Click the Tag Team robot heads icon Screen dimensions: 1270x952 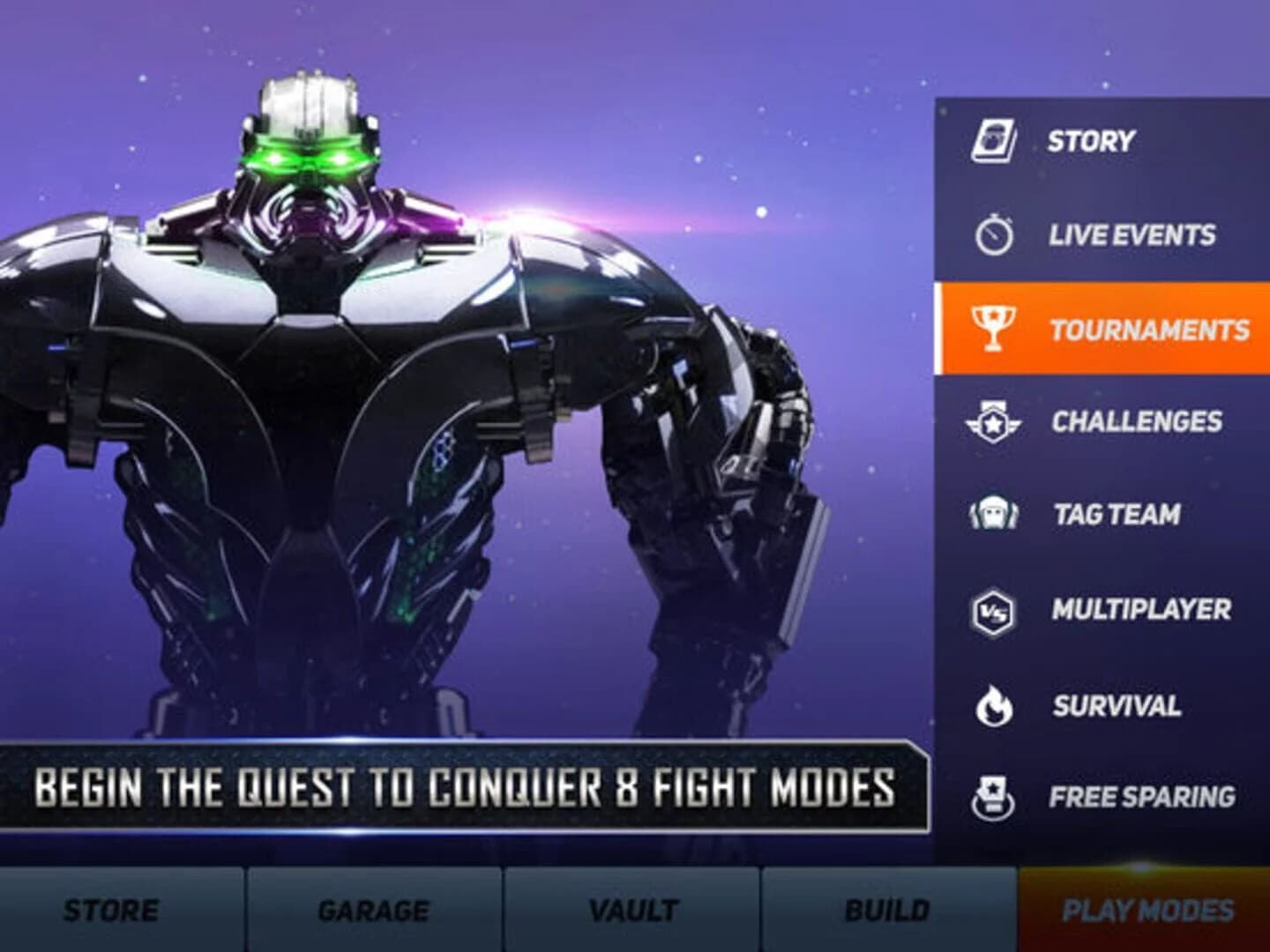coord(995,513)
